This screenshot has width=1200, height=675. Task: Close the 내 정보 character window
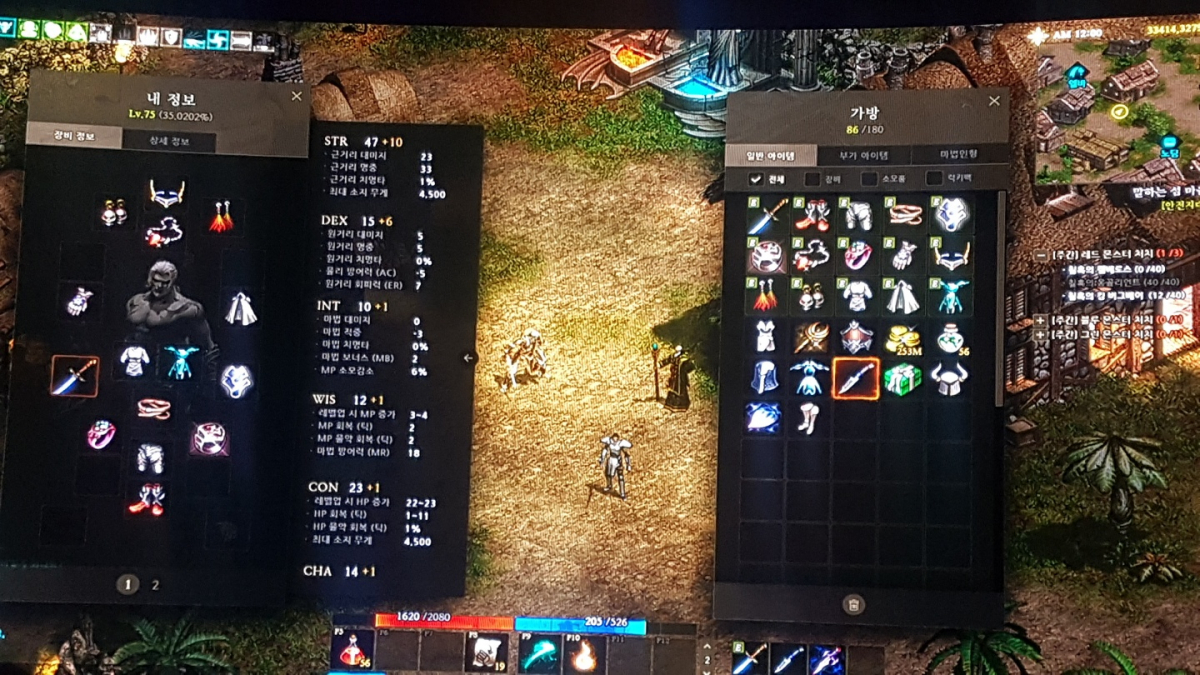(x=296, y=97)
